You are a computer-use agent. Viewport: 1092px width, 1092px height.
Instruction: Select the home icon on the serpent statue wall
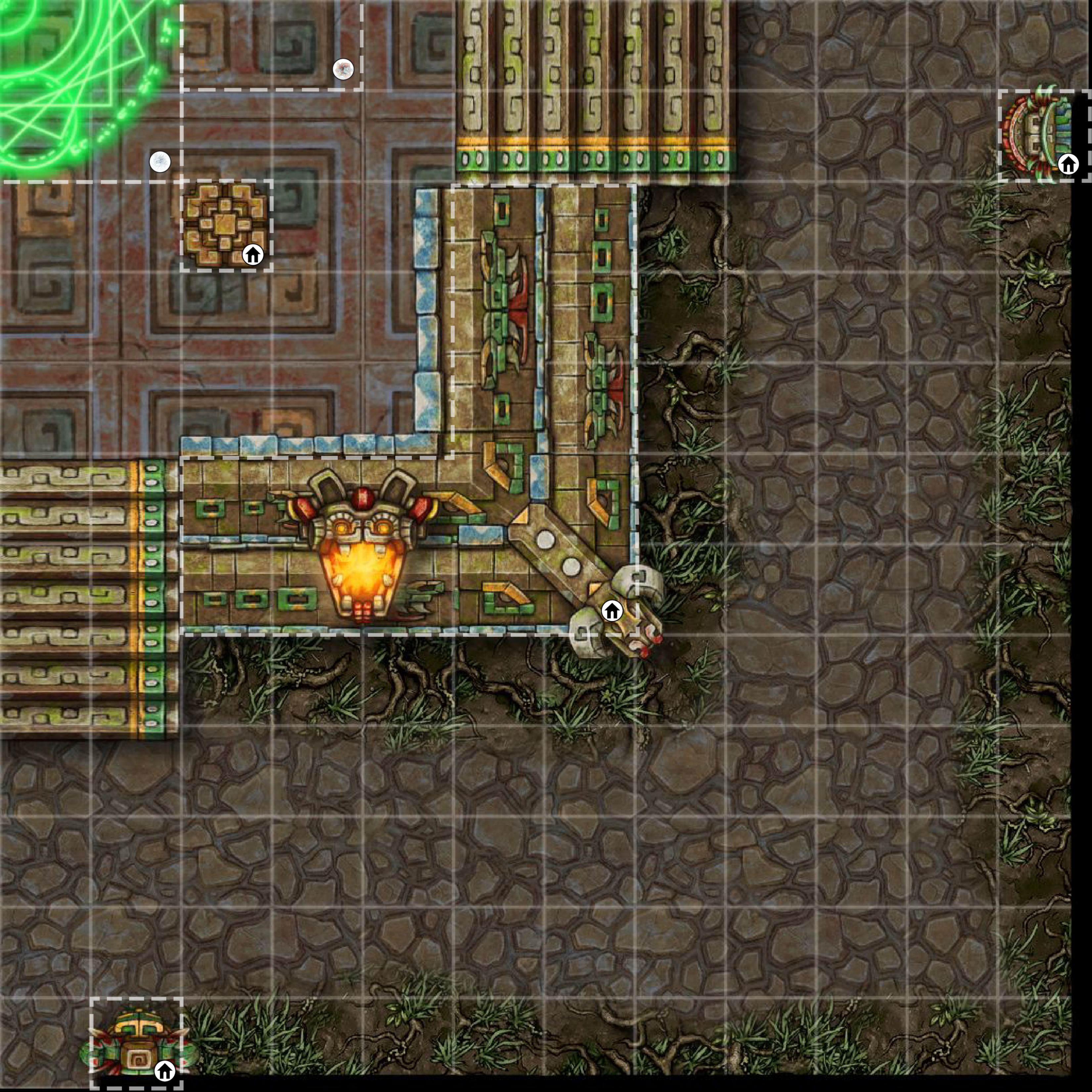tap(612, 611)
